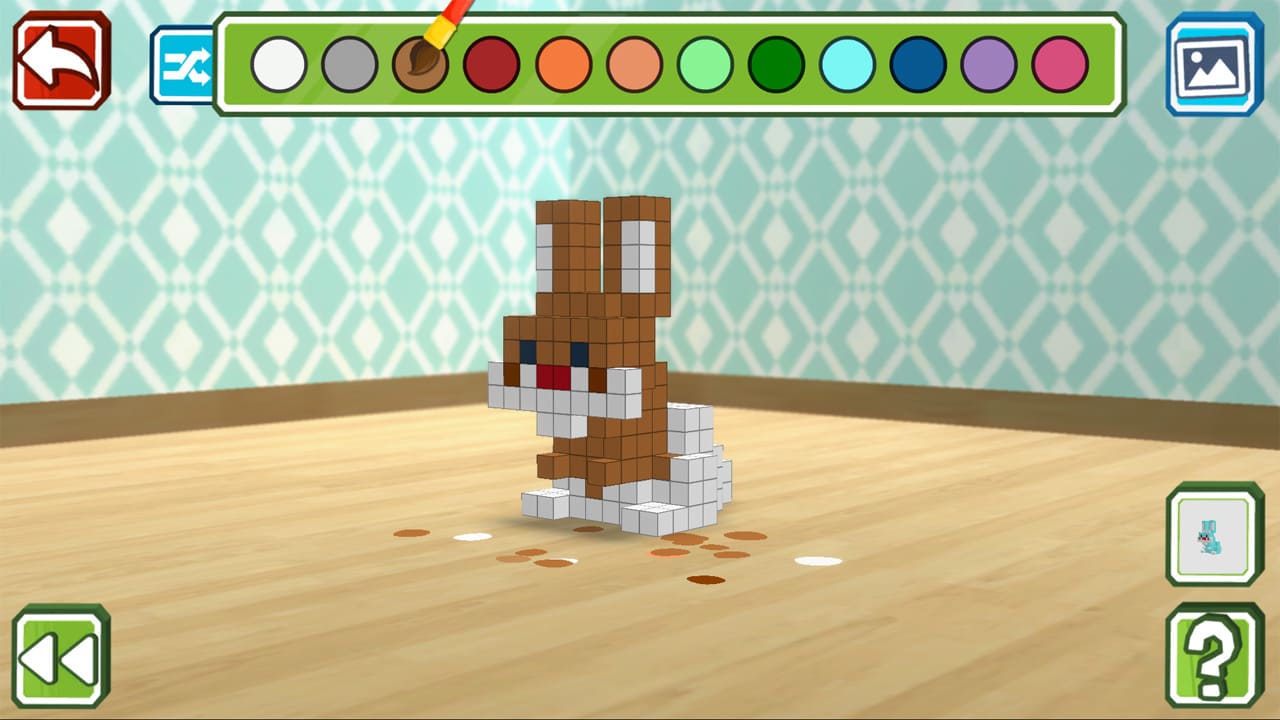
Task: Click the bunny reference thumbnail
Action: pos(1213,533)
